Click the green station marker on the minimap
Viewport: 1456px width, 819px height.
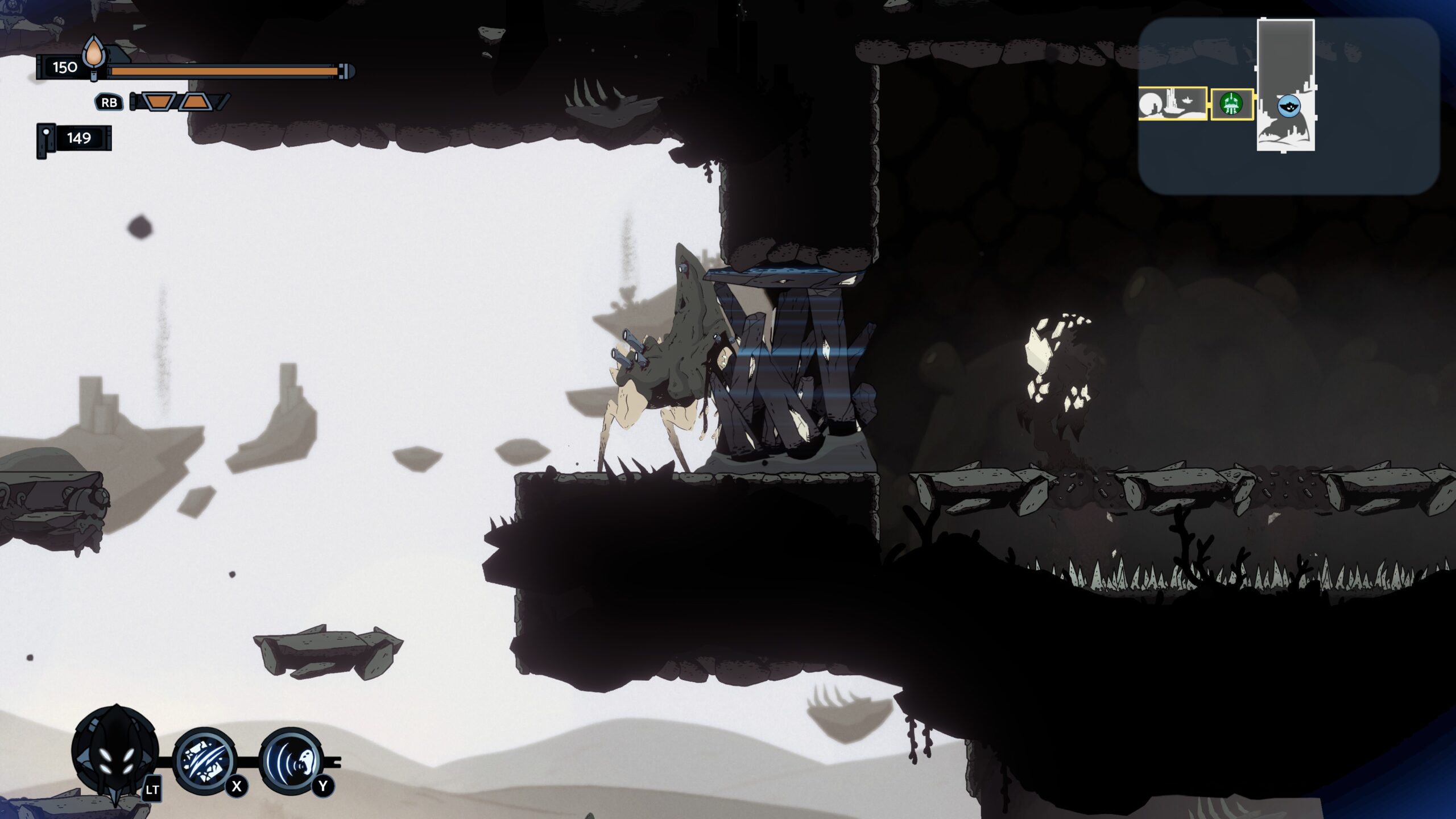click(x=1231, y=104)
